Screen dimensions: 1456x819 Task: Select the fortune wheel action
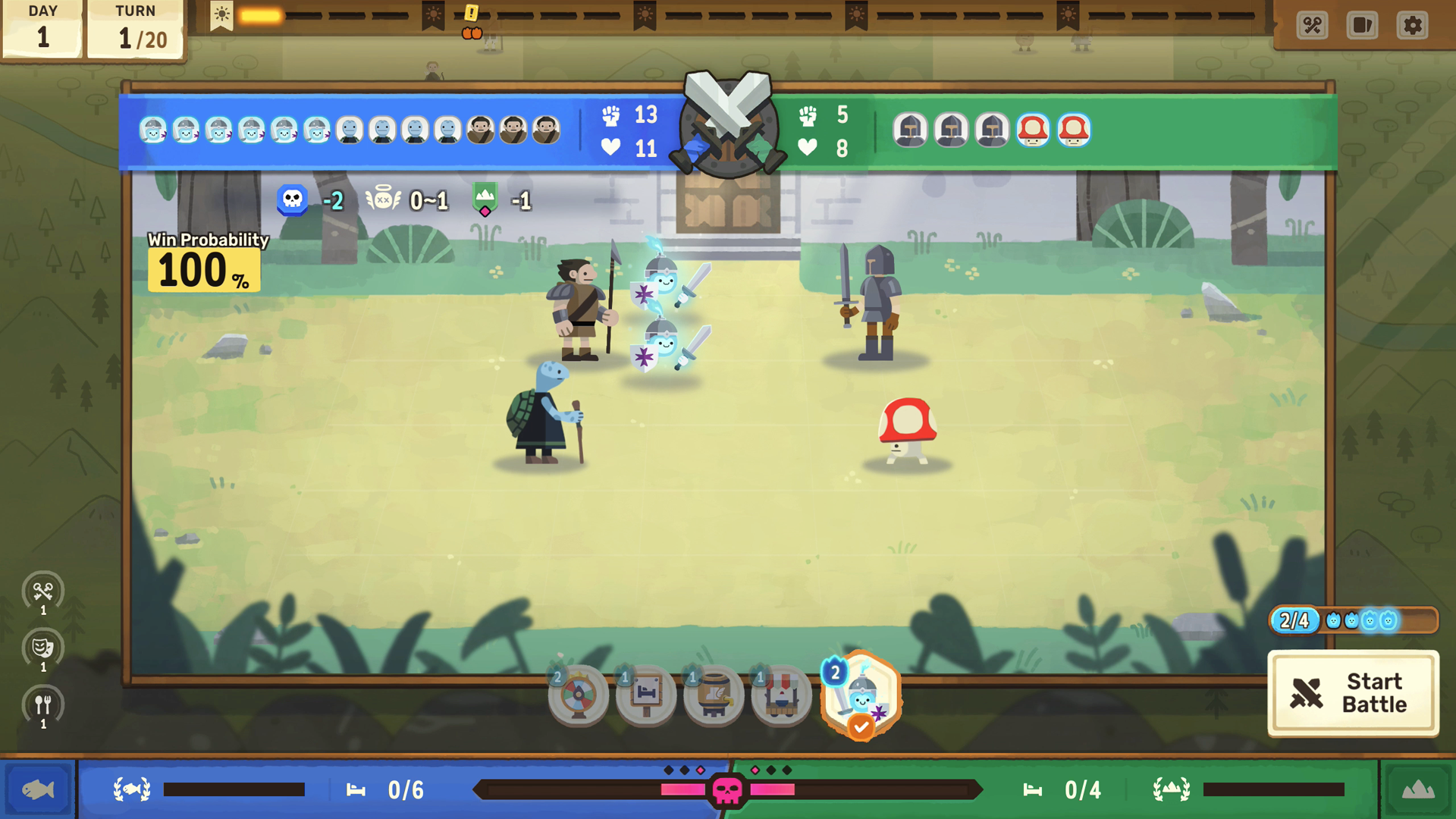click(578, 695)
